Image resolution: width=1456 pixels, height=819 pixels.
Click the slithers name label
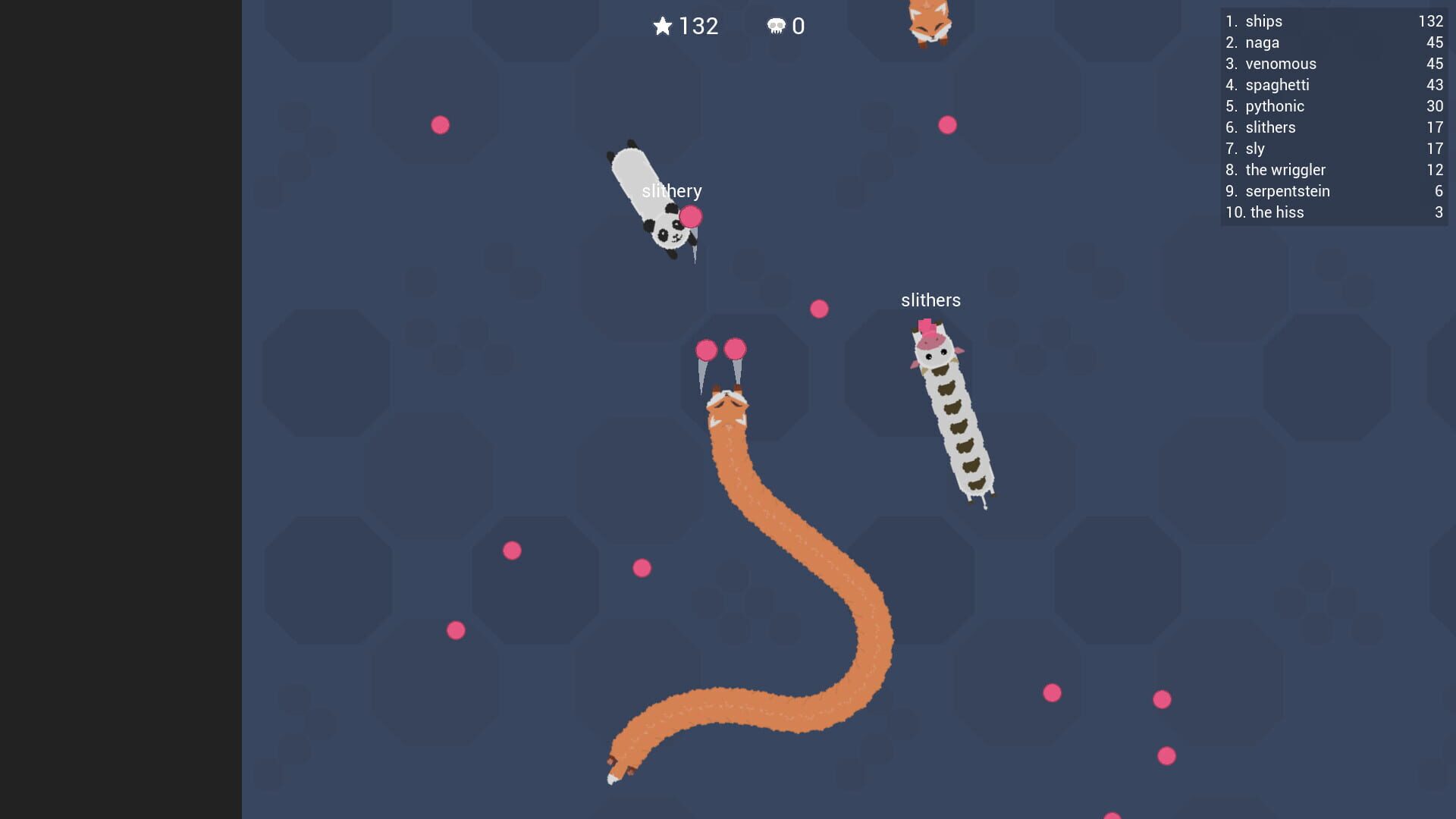(x=930, y=300)
